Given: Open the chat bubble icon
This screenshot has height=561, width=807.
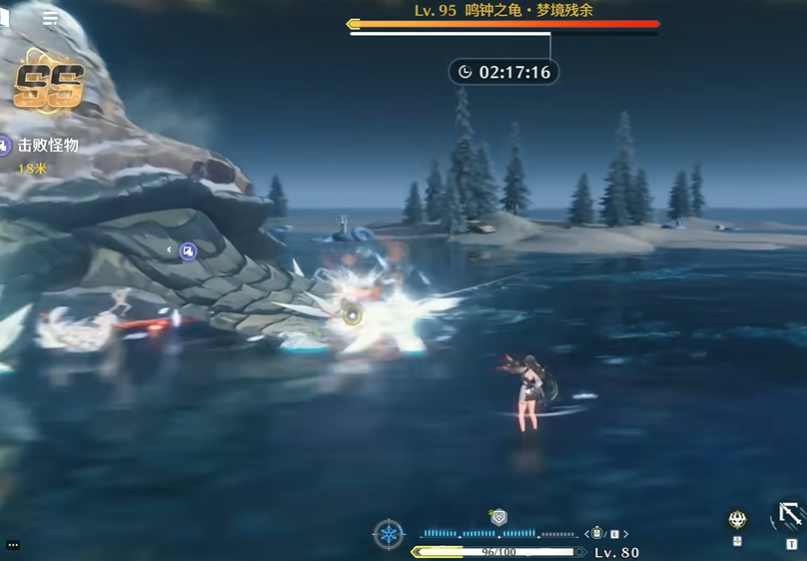Looking at the screenshot, I should coord(12,545).
